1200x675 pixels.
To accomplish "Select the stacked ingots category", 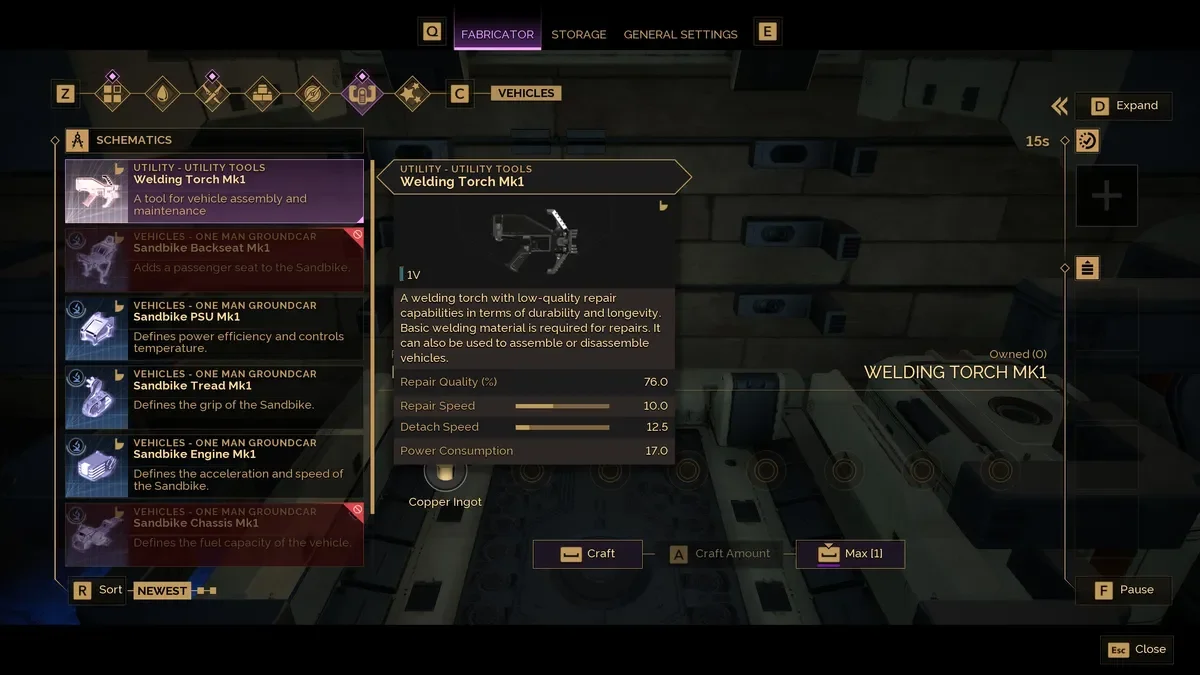I will 262,94.
